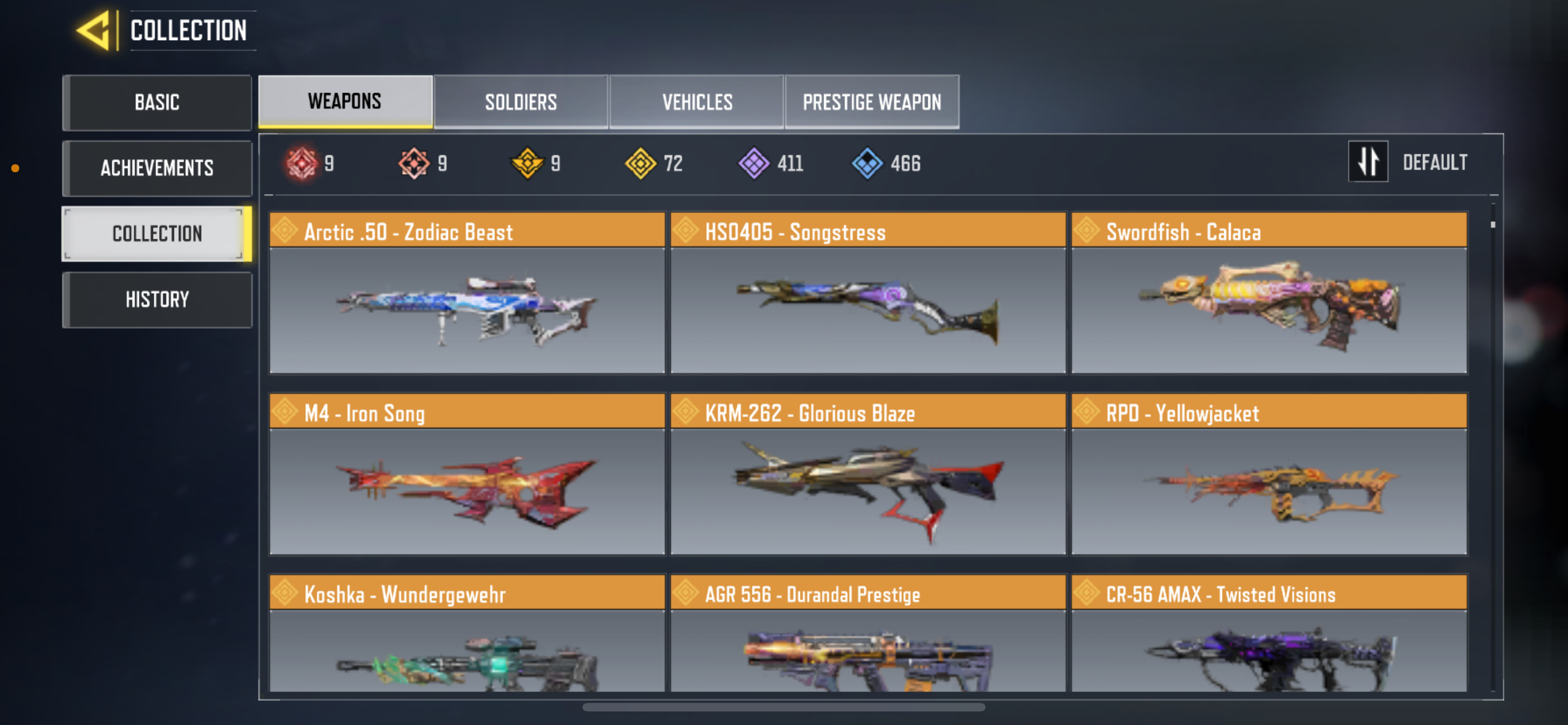1568x725 pixels.
Task: Open the DEFAULT sort order dropdown
Action: (x=1435, y=161)
